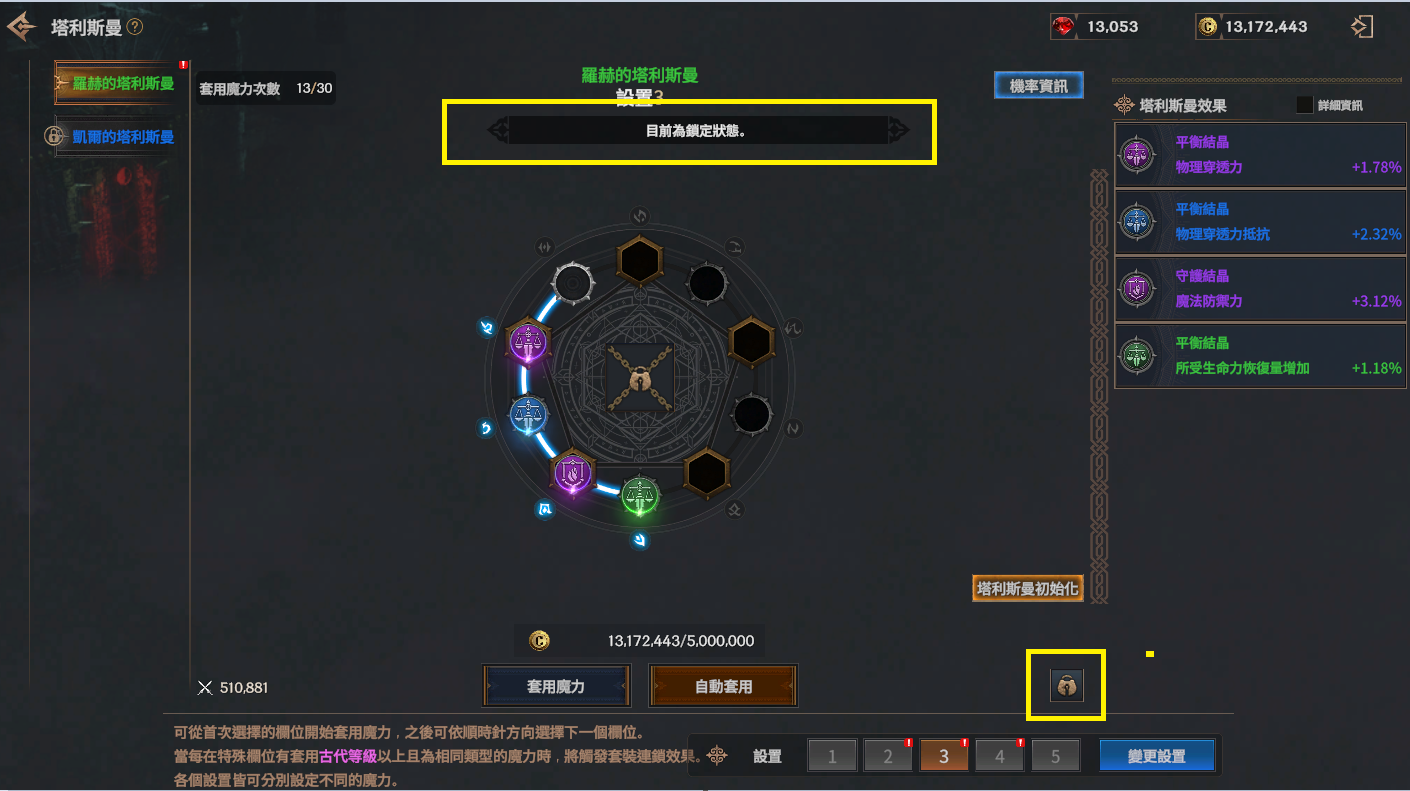Select the blue balance crystal slot
This screenshot has height=791, width=1410.
click(x=527, y=414)
